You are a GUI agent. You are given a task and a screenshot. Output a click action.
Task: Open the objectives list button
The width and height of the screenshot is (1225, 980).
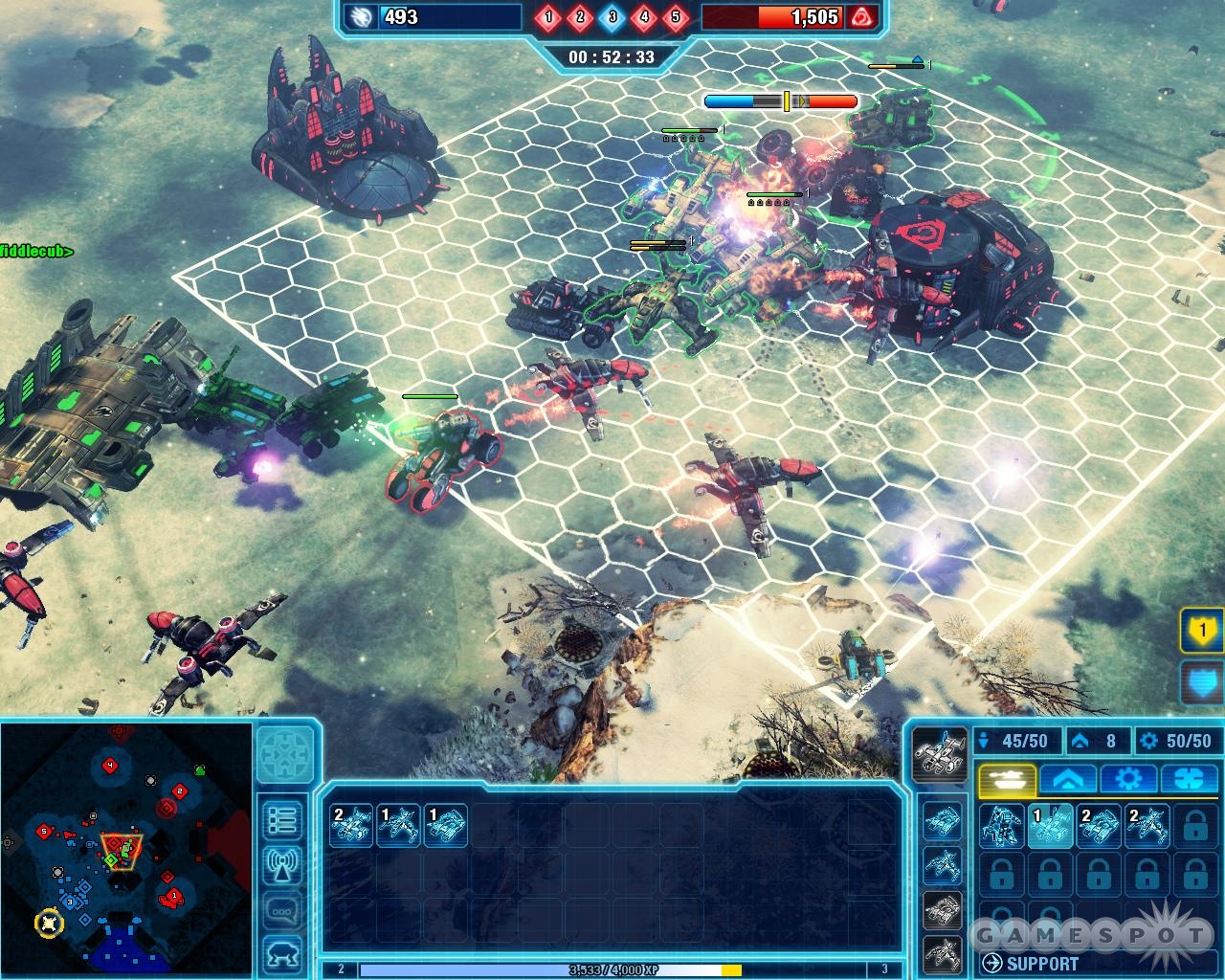click(284, 819)
